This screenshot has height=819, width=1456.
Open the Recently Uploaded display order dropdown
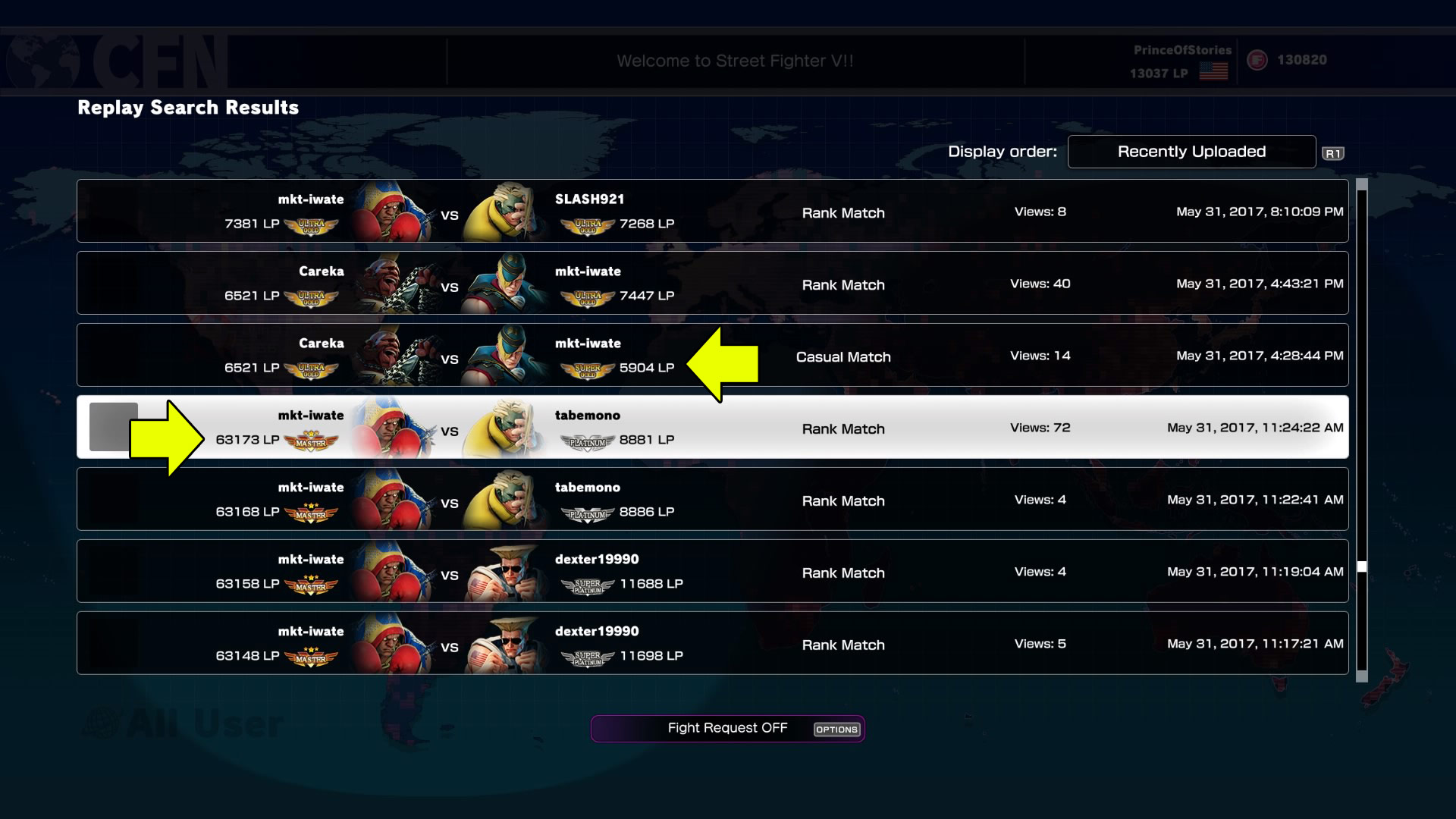click(1191, 151)
